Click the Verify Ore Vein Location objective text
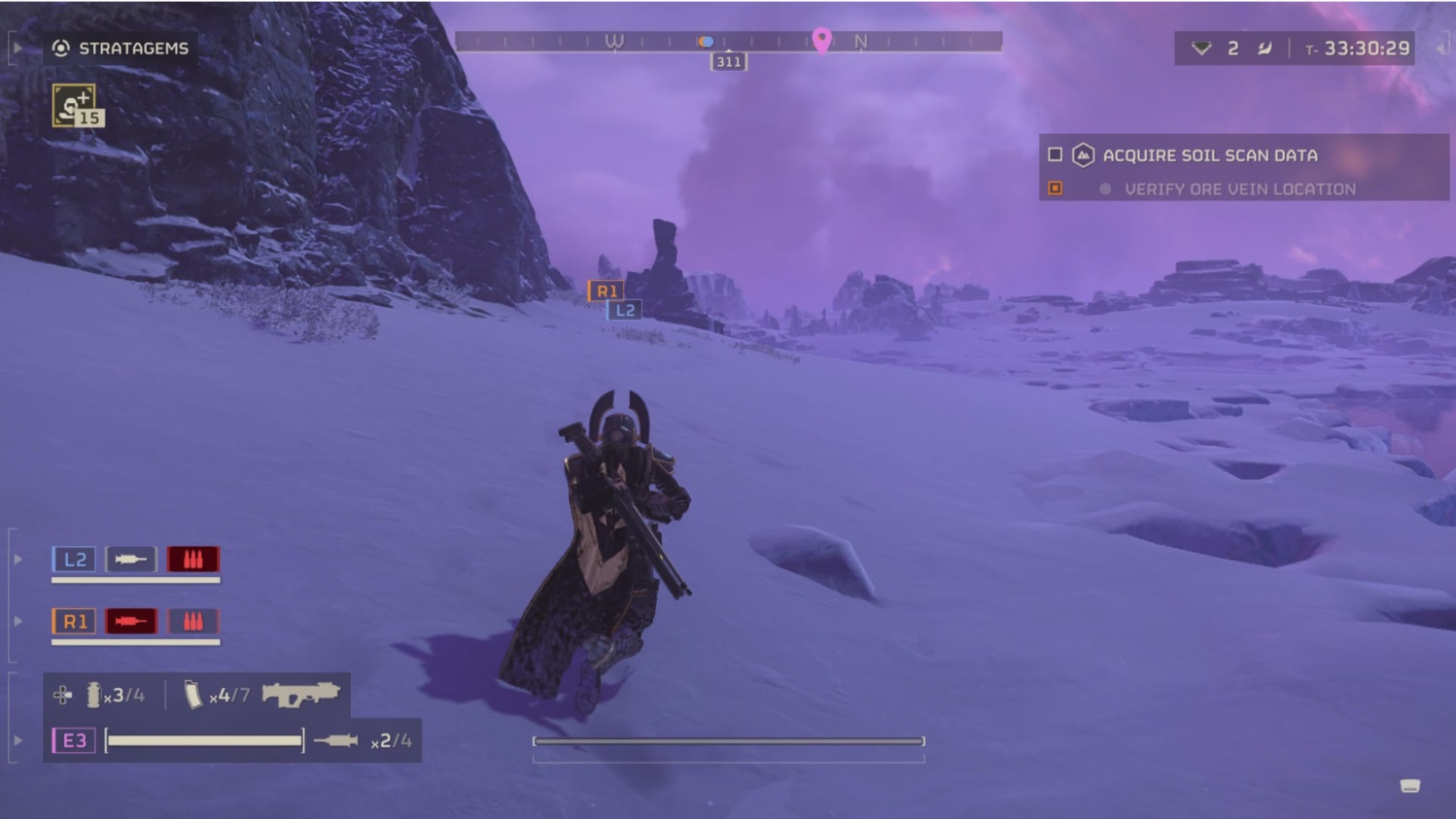Image resolution: width=1456 pixels, height=819 pixels. (x=1241, y=188)
